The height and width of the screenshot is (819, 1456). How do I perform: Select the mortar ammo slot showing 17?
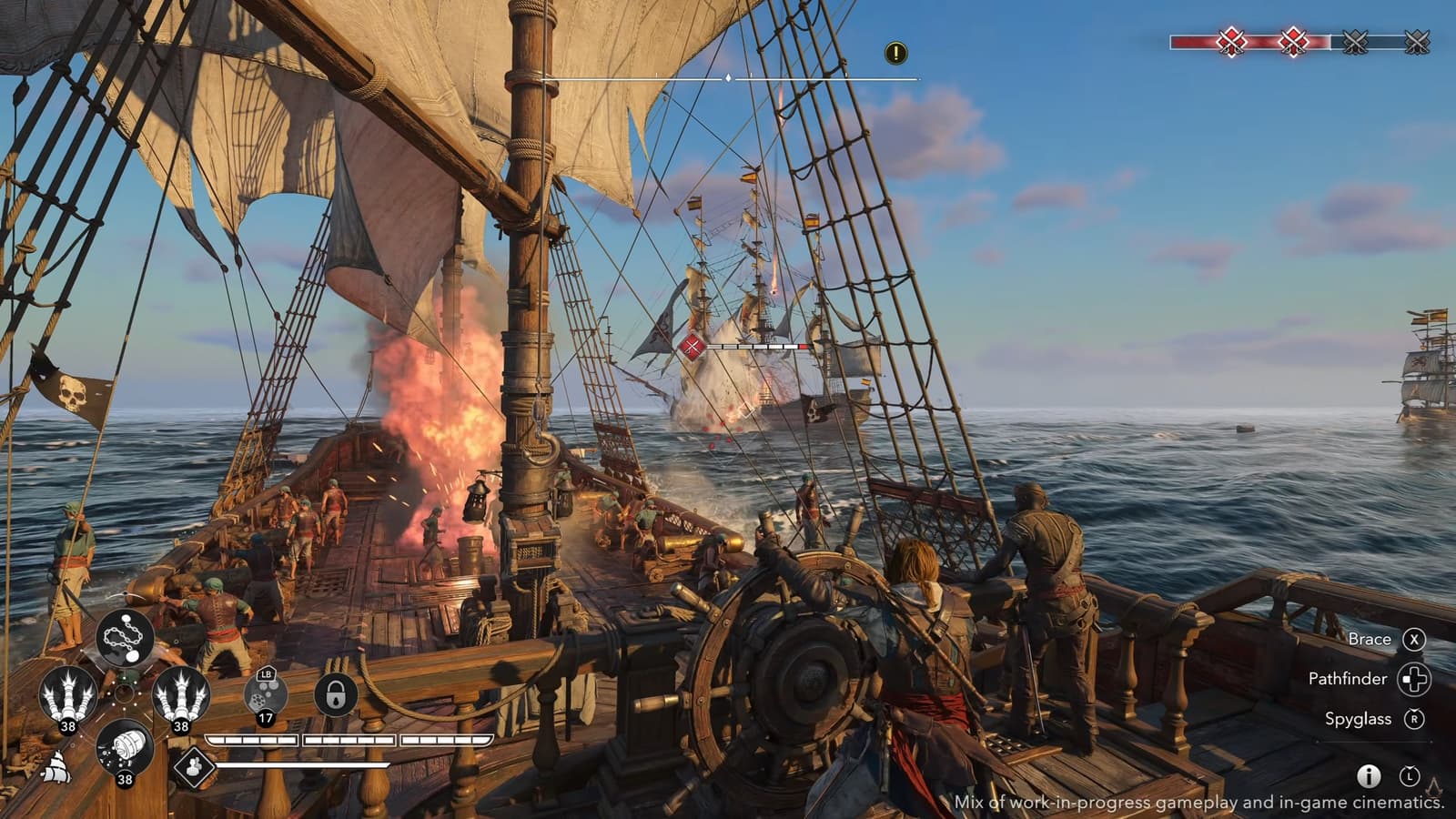[x=266, y=696]
